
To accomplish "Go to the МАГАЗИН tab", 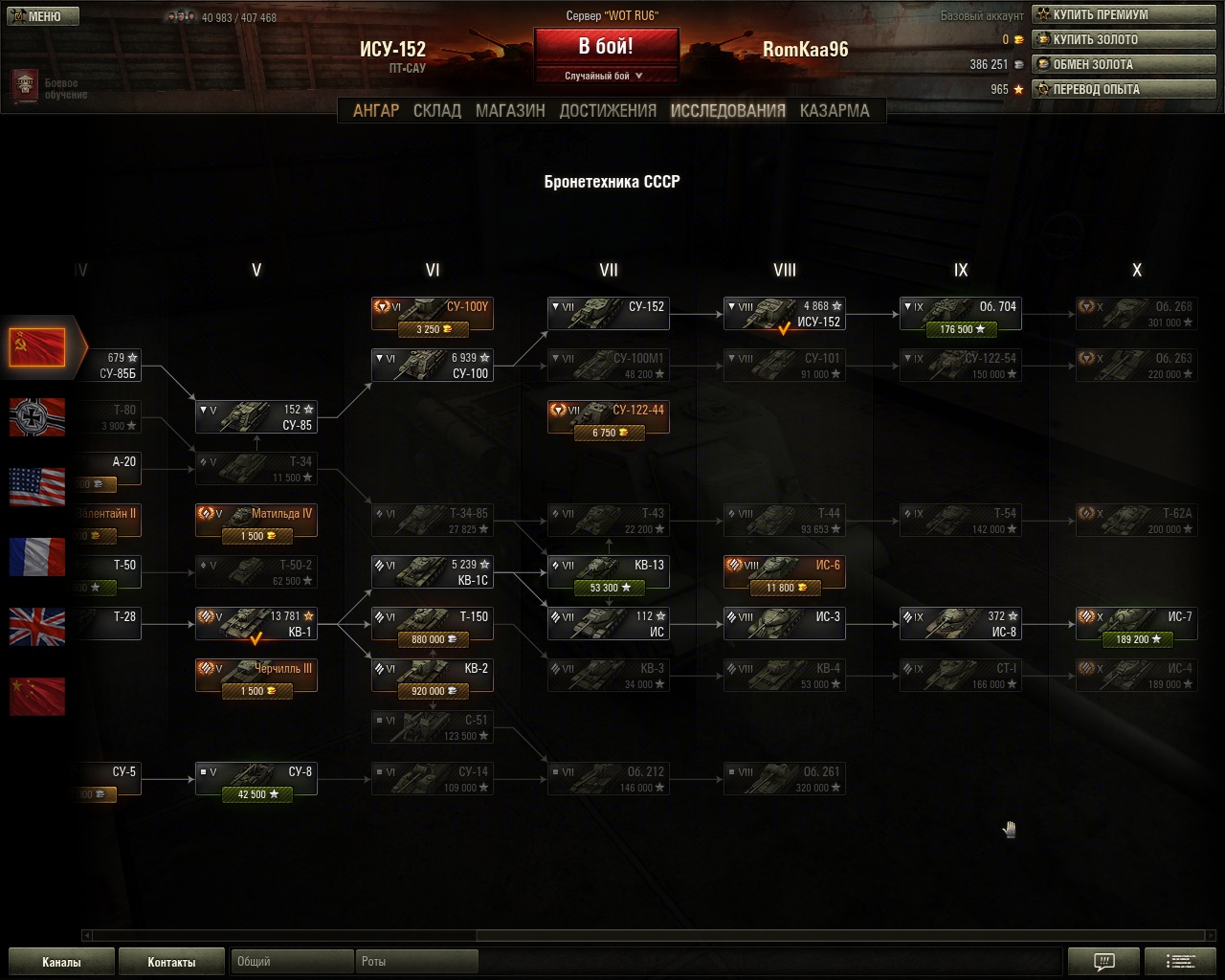I will (x=510, y=111).
